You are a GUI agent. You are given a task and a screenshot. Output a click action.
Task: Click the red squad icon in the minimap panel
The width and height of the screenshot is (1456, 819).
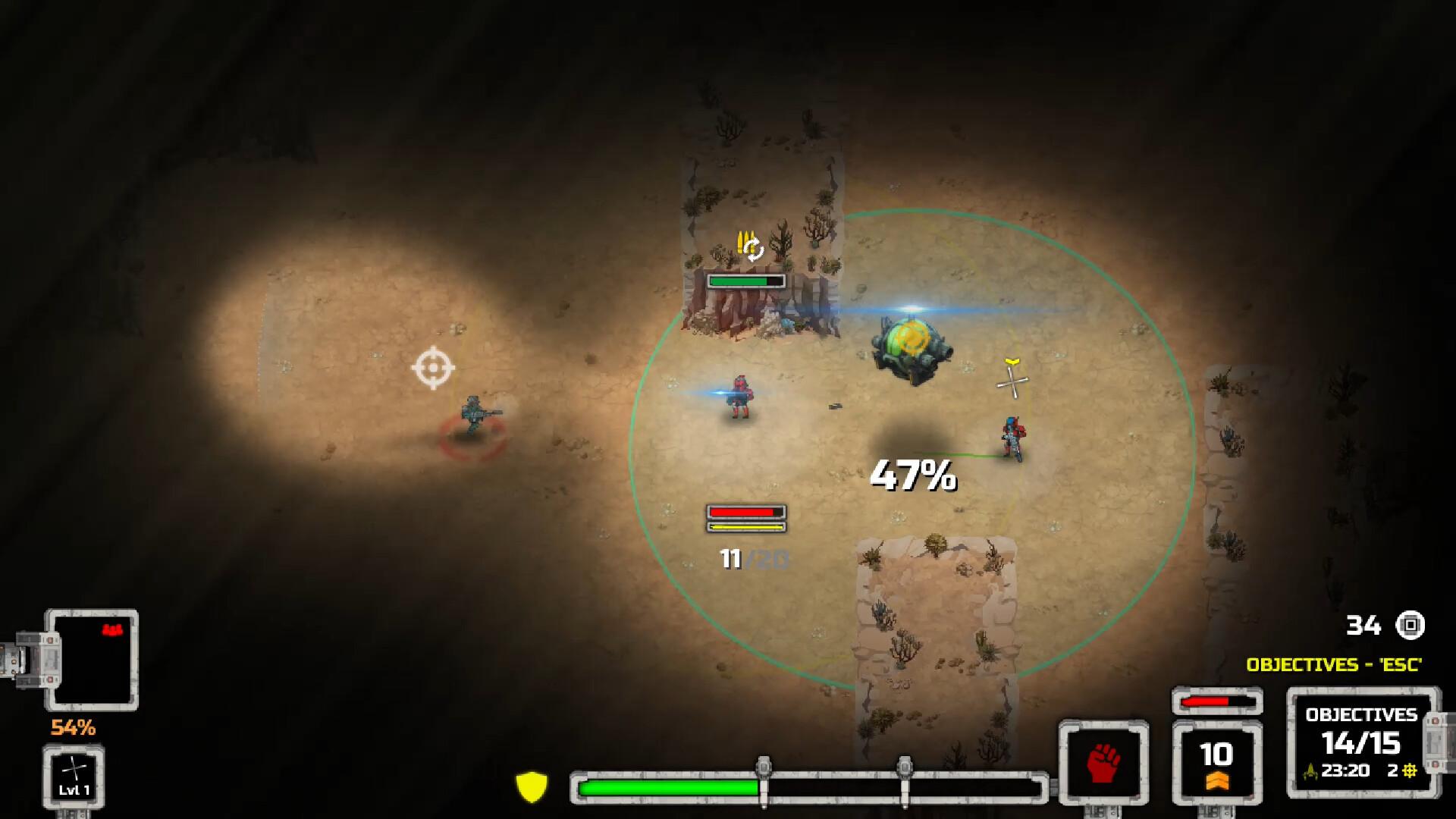tap(111, 628)
